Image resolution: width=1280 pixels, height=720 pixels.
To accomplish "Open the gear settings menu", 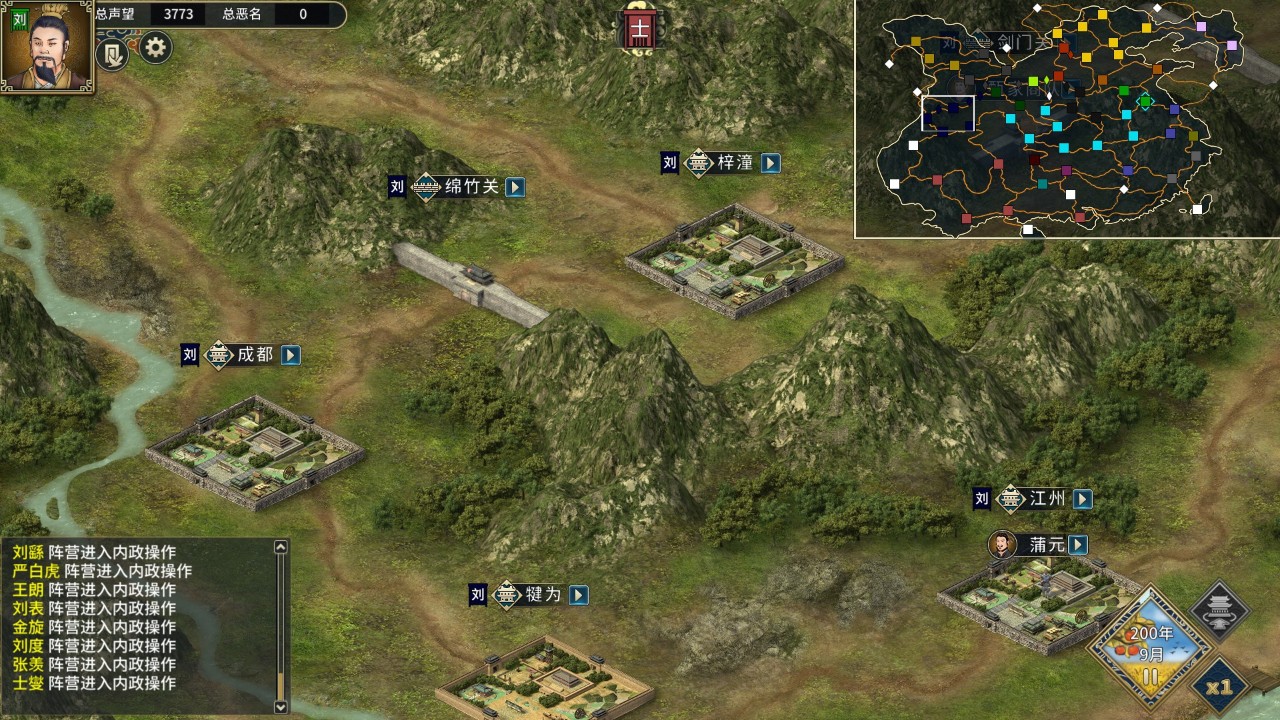I will pyautogui.click(x=155, y=47).
